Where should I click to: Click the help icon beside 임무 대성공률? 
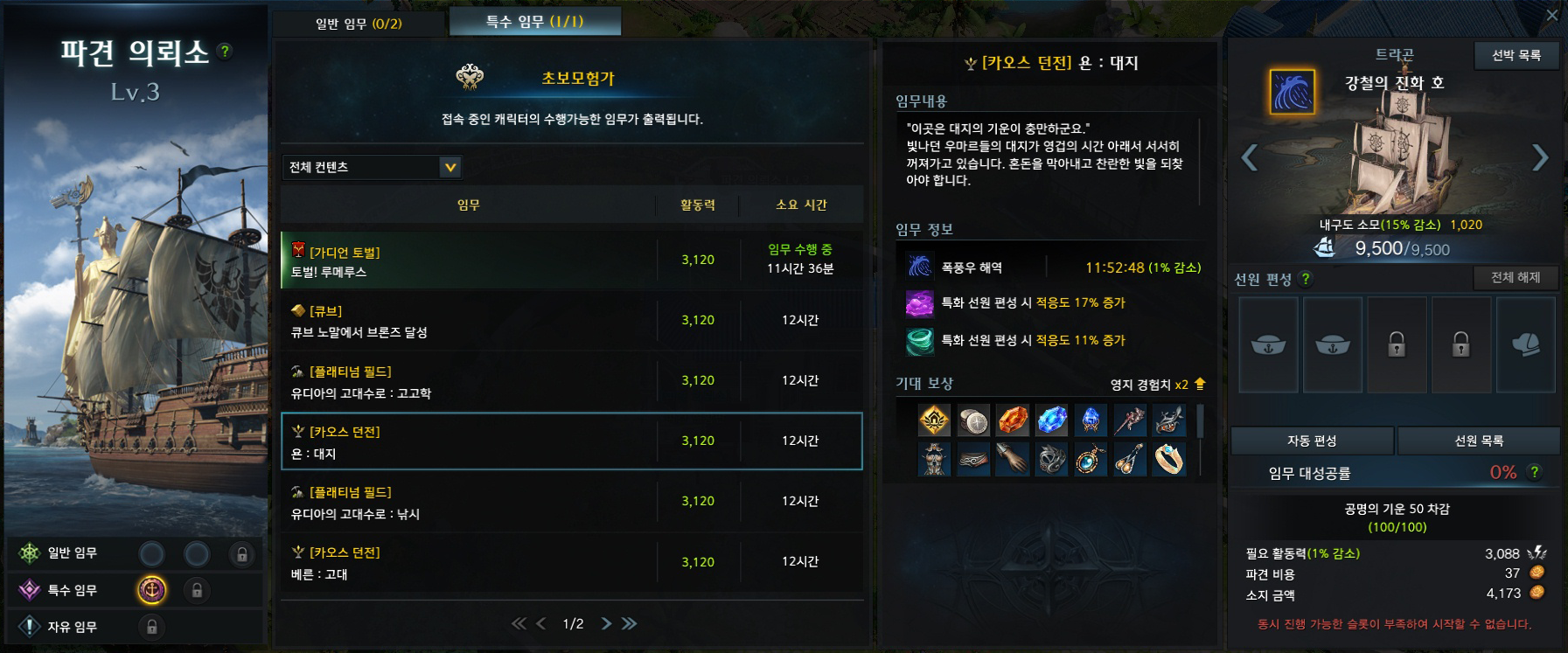[x=1535, y=472]
